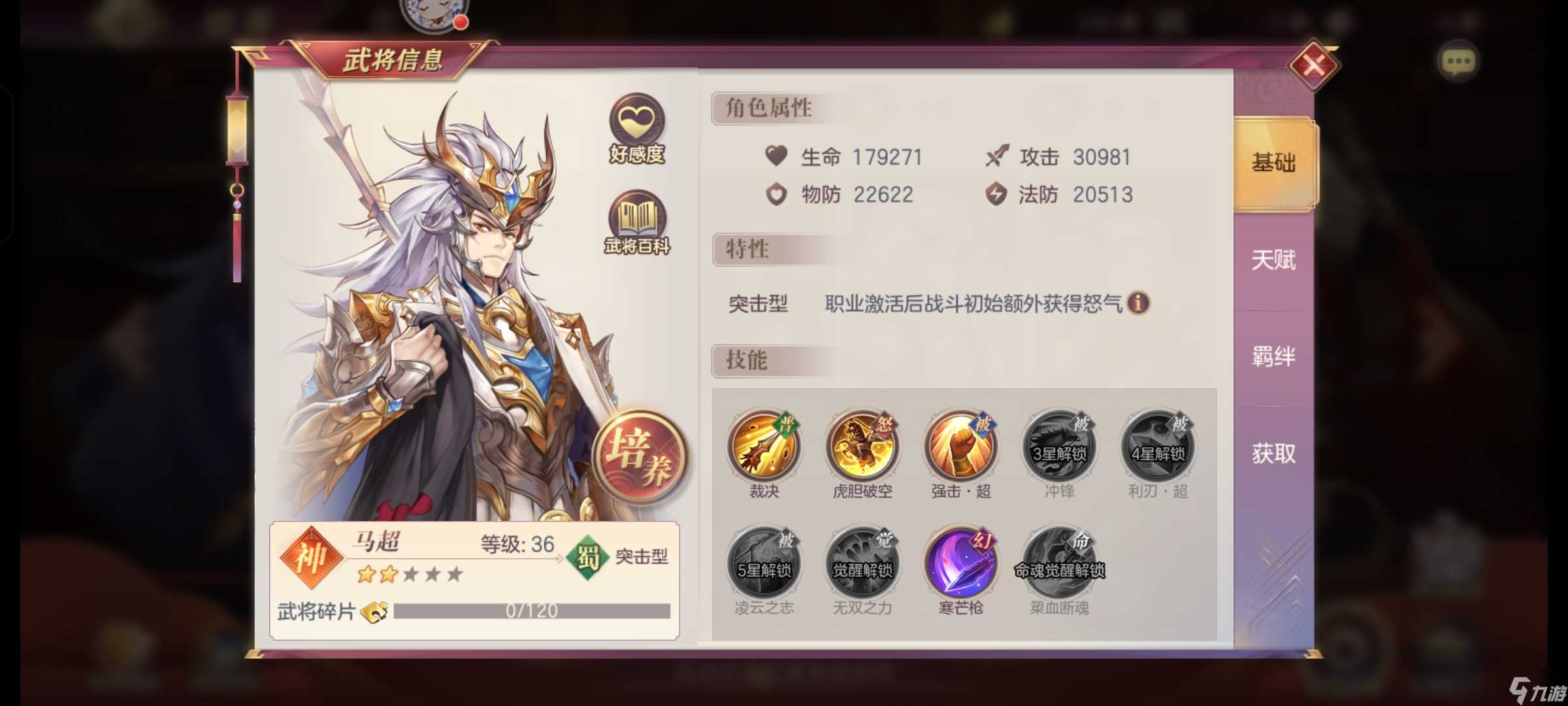Screen dimensions: 1568x706
Task: Select the 无双之力 awakening skill icon
Action: pyautogui.click(x=862, y=561)
